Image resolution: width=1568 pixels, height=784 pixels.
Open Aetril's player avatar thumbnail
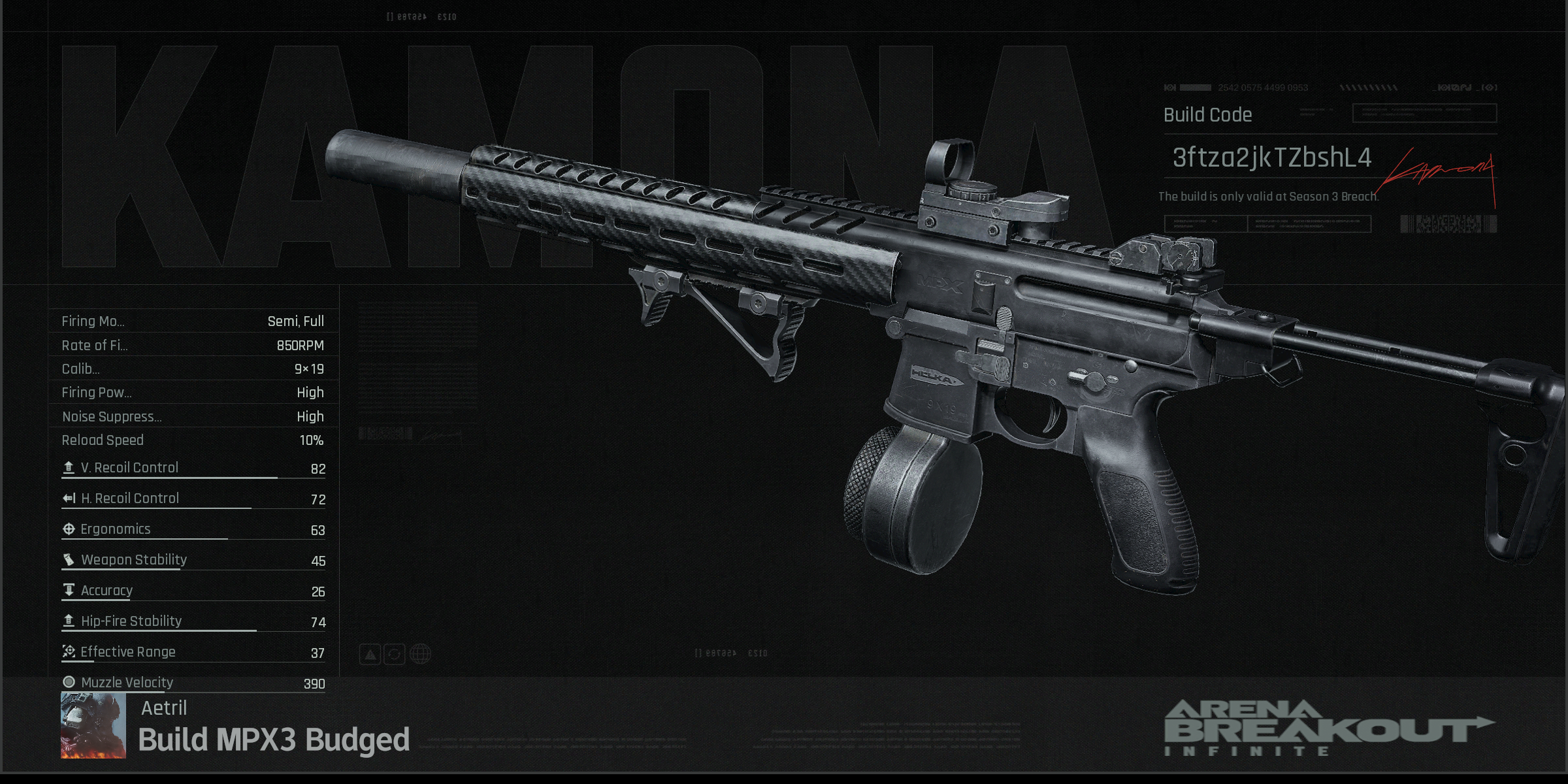coord(93,725)
